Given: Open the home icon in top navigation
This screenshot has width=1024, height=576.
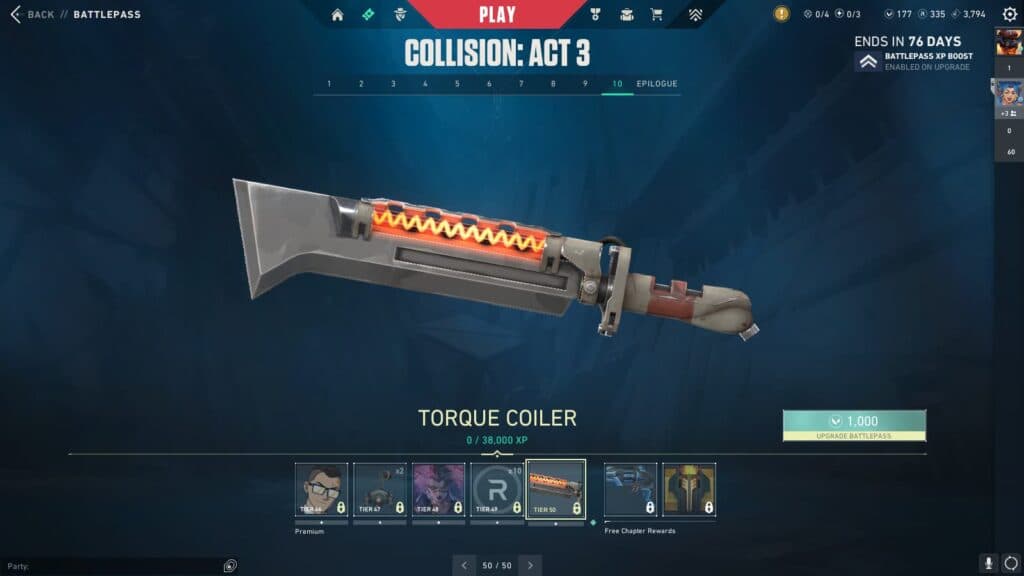Looking at the screenshot, I should pos(337,15).
